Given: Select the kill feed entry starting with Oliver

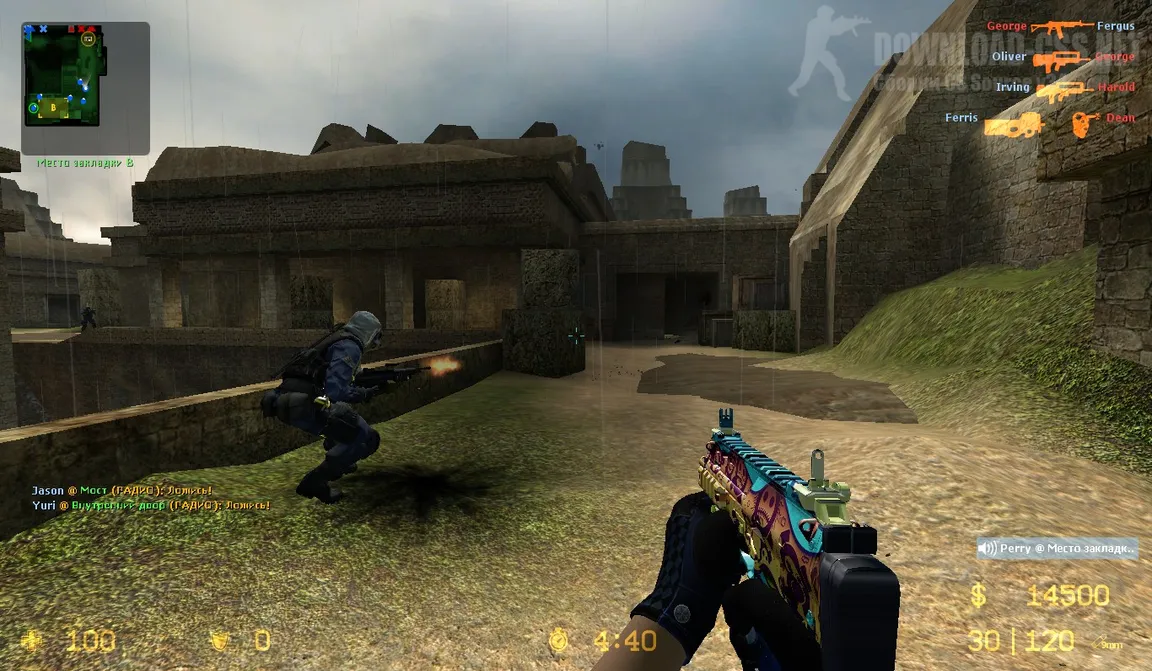Looking at the screenshot, I should [x=1062, y=58].
